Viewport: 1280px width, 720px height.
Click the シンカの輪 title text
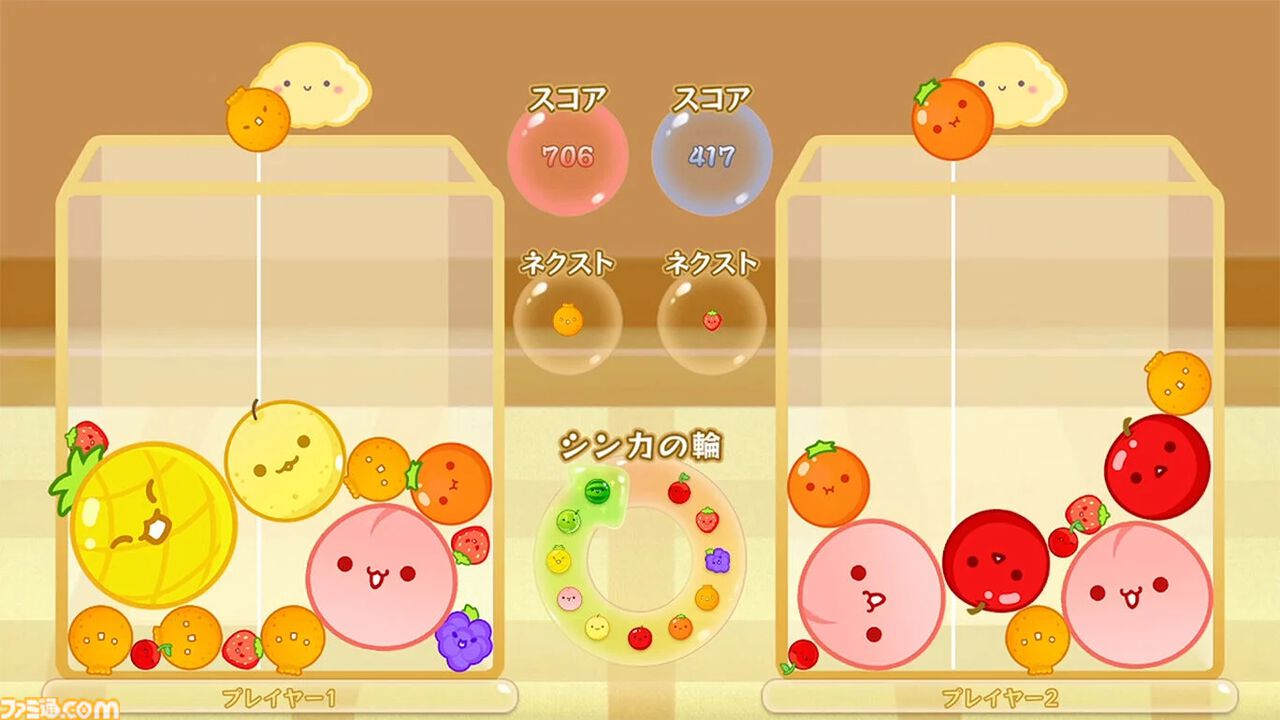[x=640, y=446]
